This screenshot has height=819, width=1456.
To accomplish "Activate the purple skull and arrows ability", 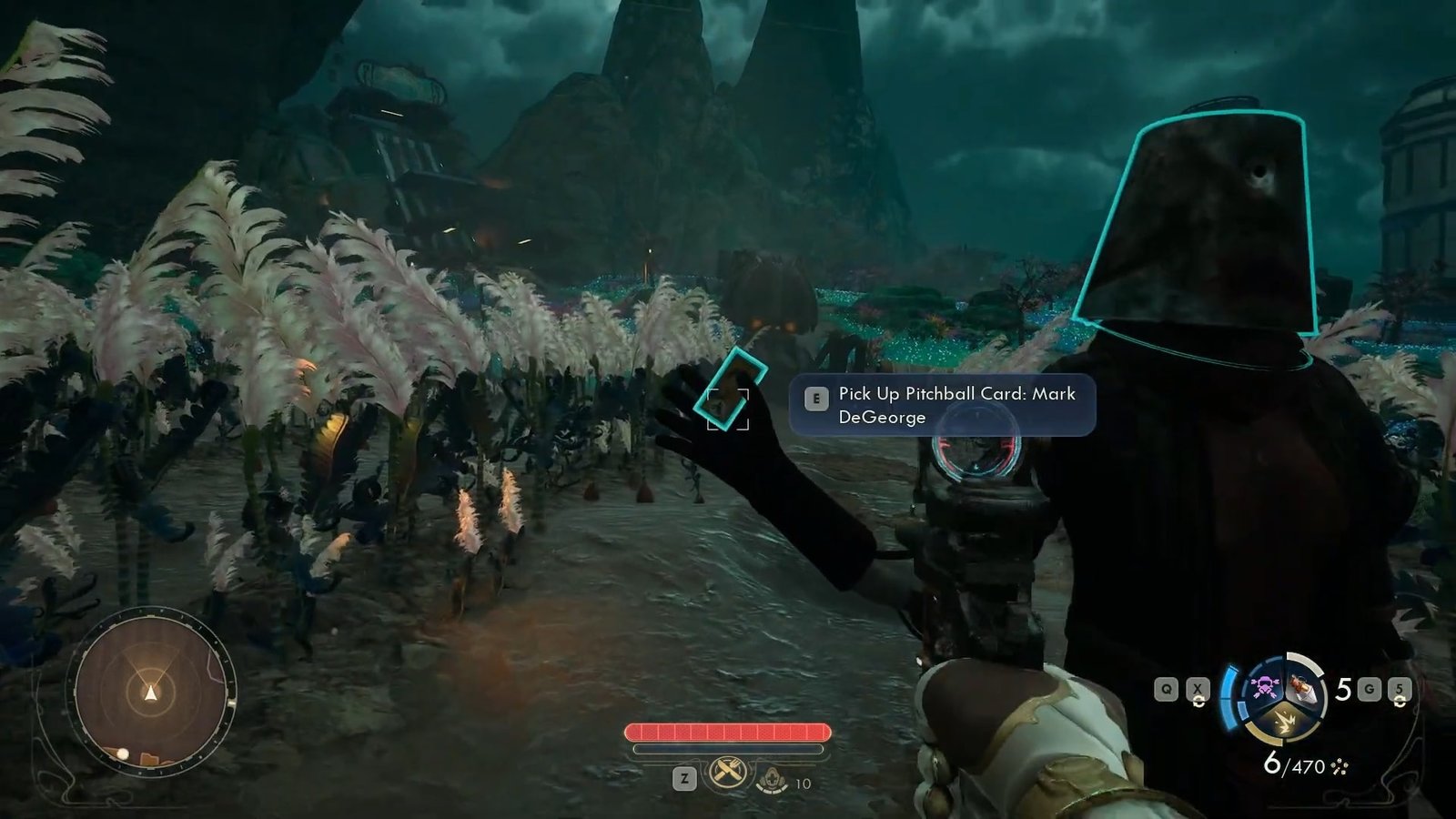I will coord(1265,687).
